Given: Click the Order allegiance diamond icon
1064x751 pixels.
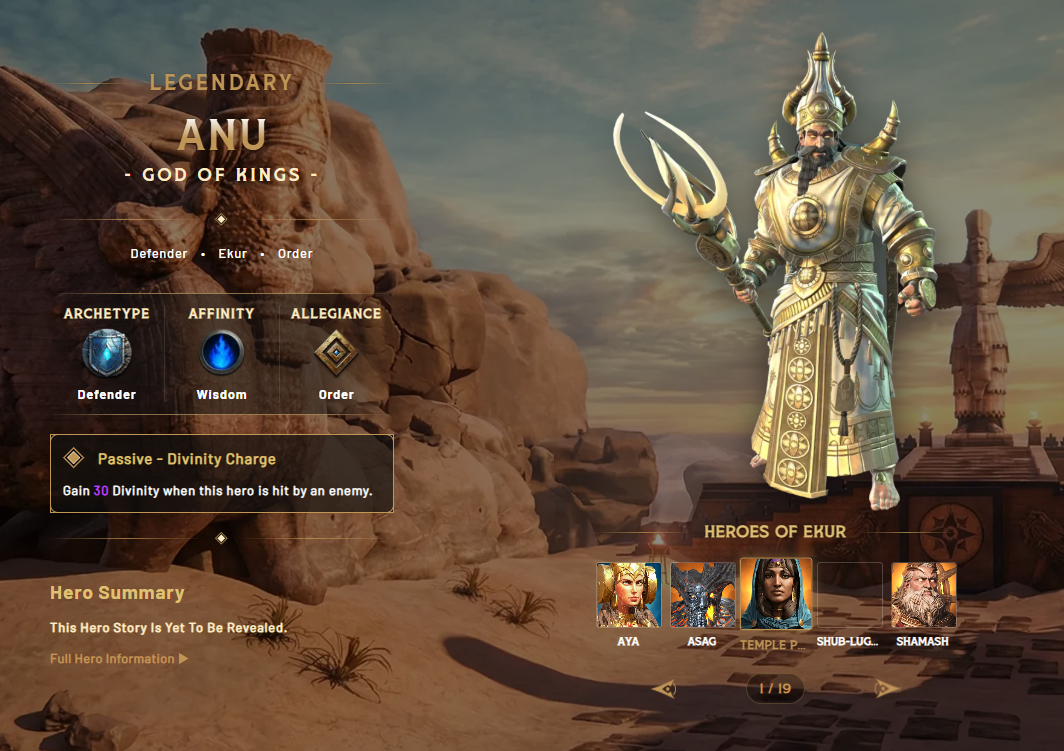Looking at the screenshot, I should click(x=336, y=354).
